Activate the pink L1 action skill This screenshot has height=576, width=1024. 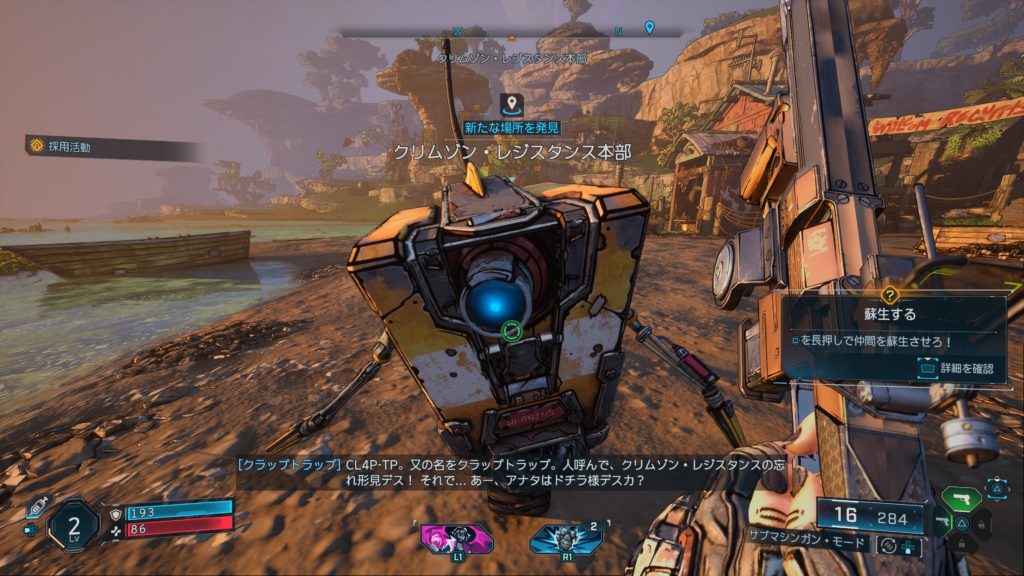[x=456, y=537]
